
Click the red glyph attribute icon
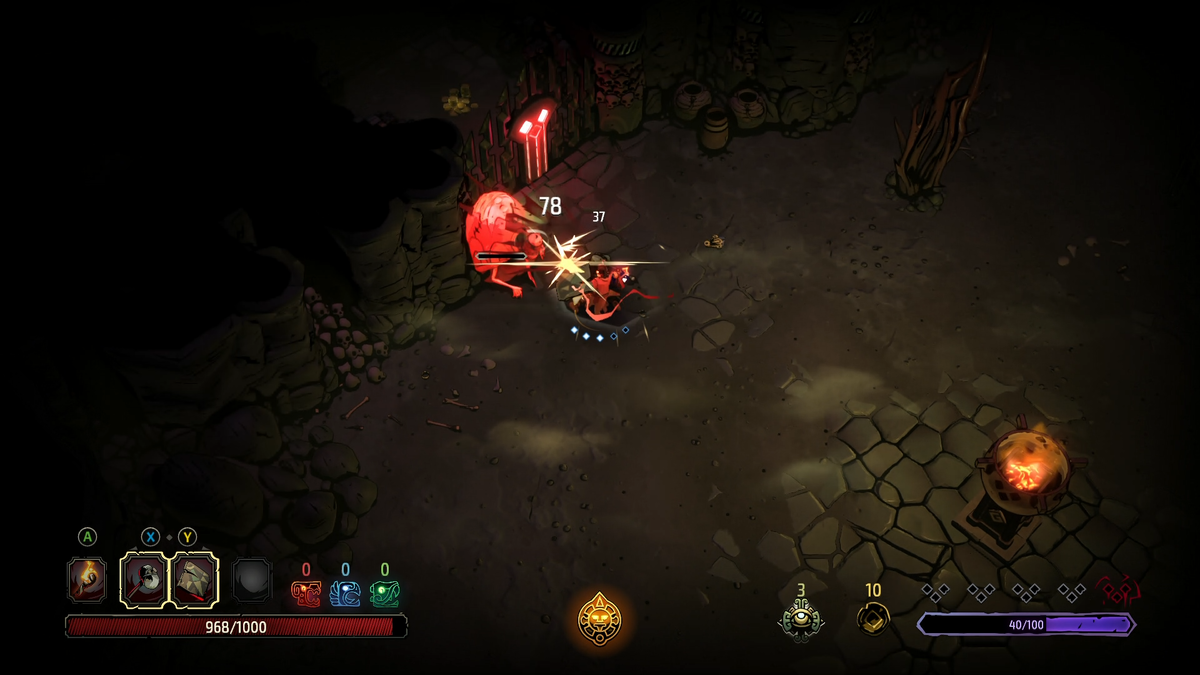click(306, 594)
